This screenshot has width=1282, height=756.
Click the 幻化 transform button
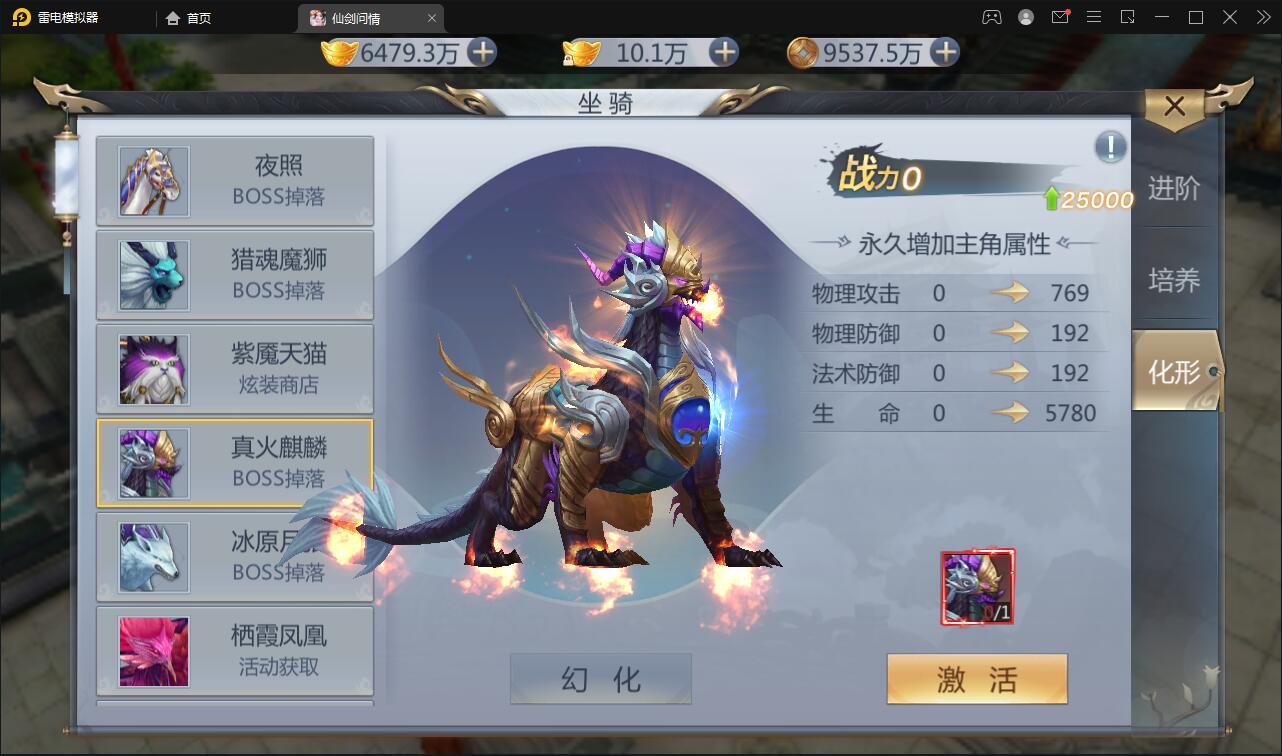click(600, 678)
